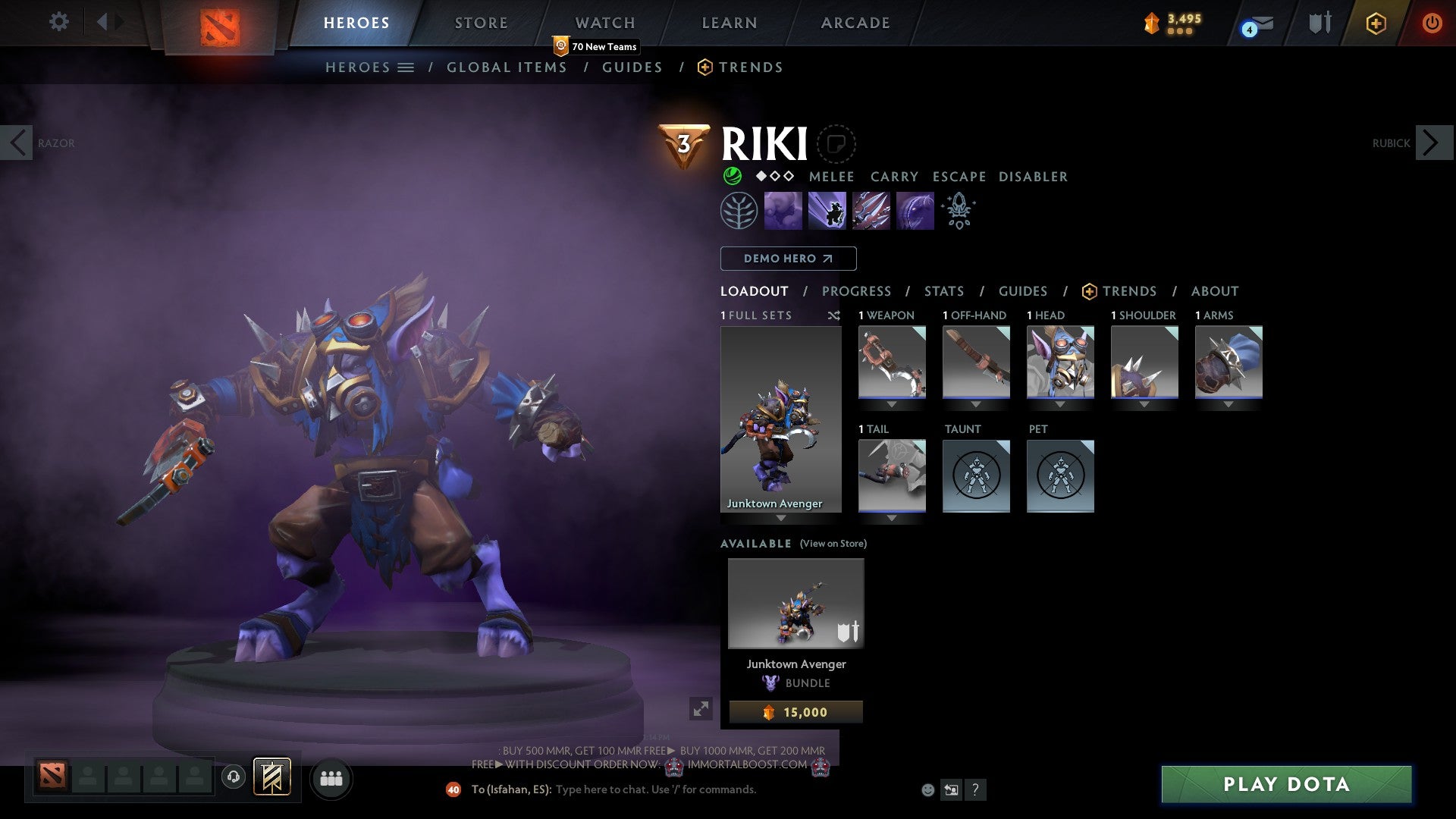1456x819 pixels.
Task: Open the View on Store link
Action: 832,544
